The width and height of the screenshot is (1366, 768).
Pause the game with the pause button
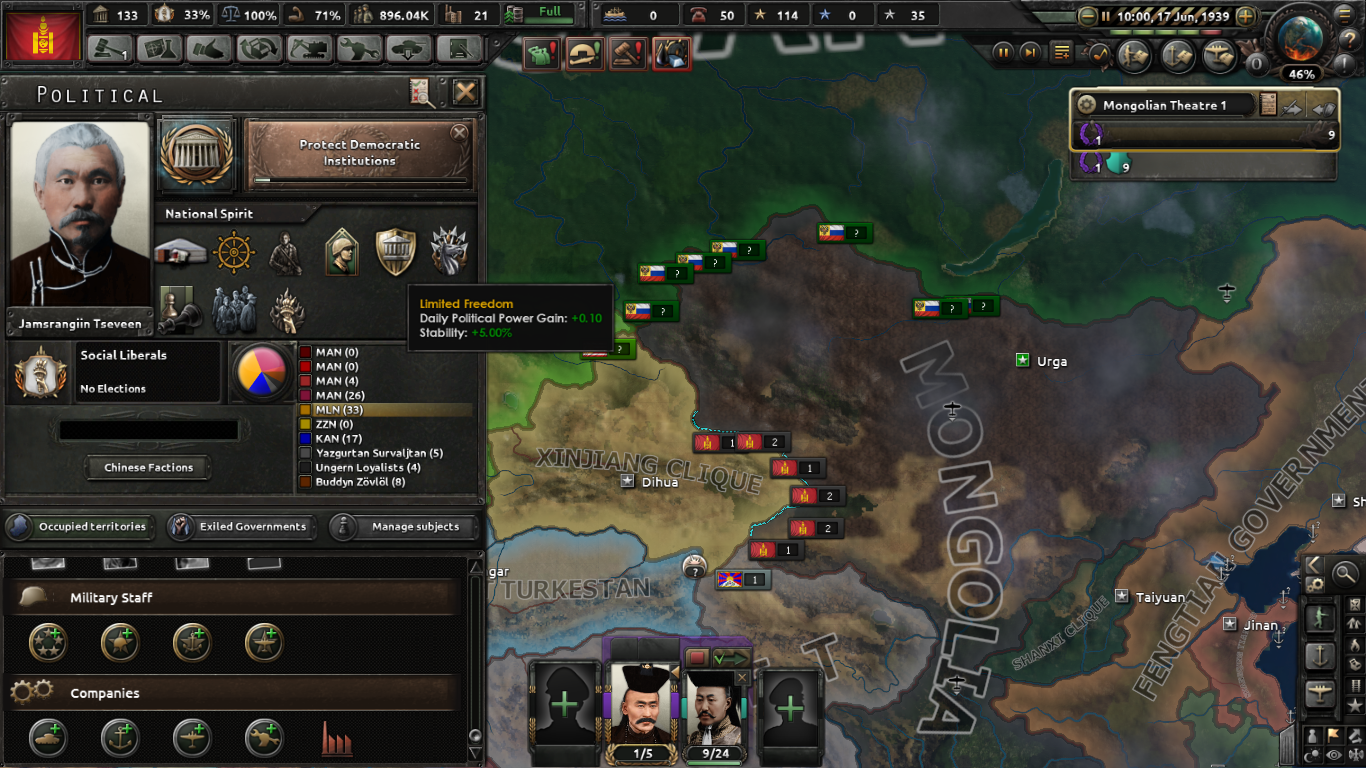1003,52
